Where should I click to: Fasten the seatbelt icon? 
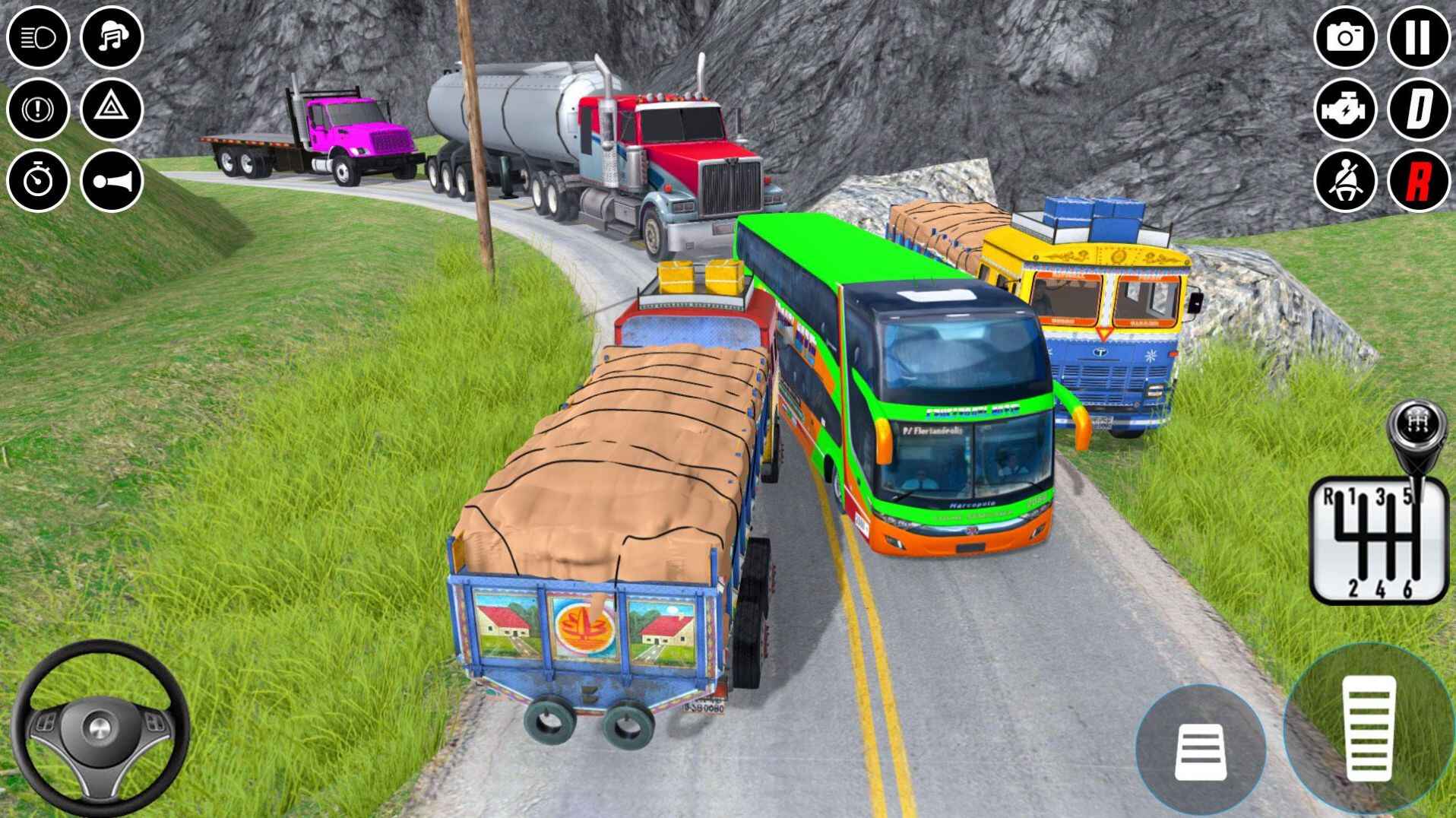1345,182
